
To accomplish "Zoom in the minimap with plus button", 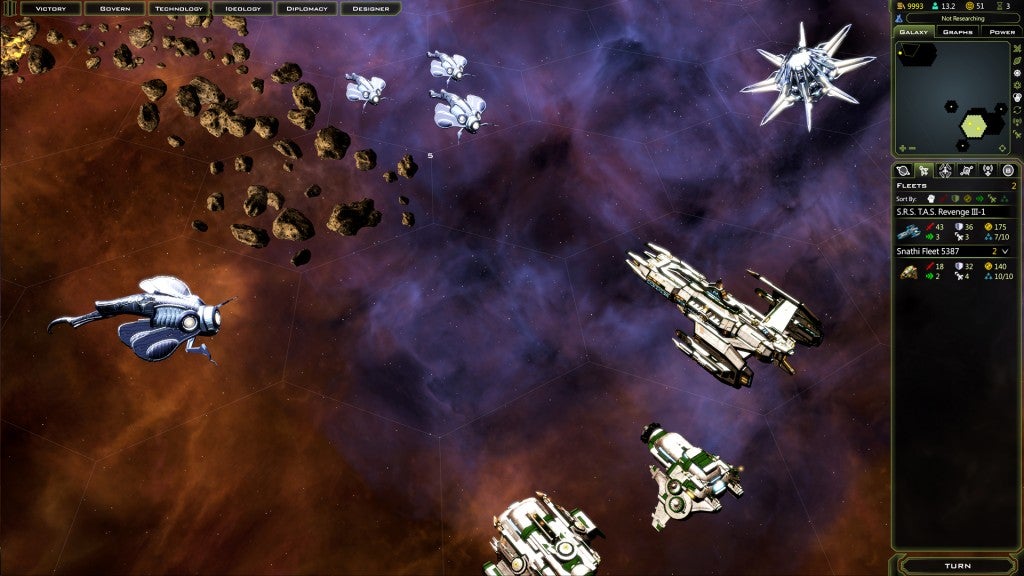I will 900,149.
